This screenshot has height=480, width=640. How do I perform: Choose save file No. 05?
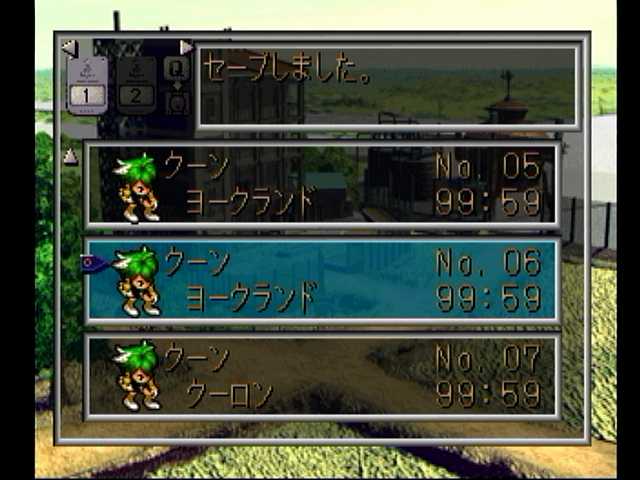click(x=321, y=184)
